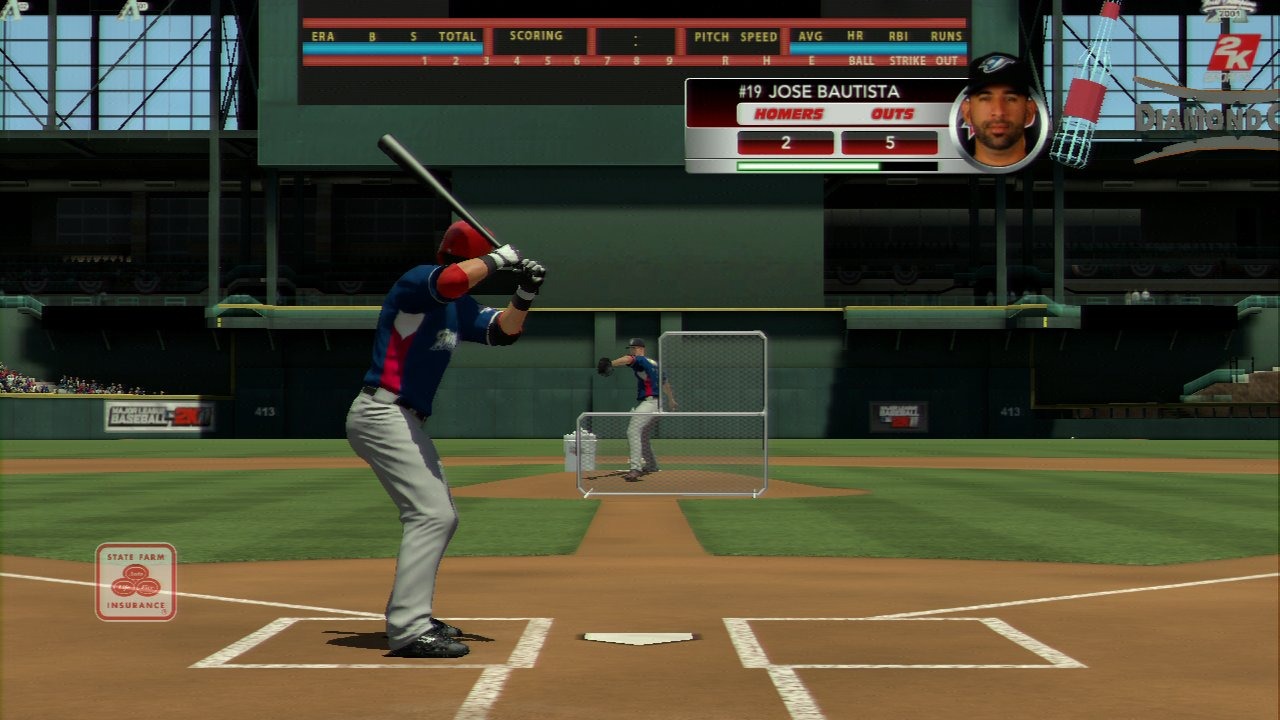1280x720 pixels.
Task: Select the State Farm Insurance logo
Action: click(x=136, y=581)
